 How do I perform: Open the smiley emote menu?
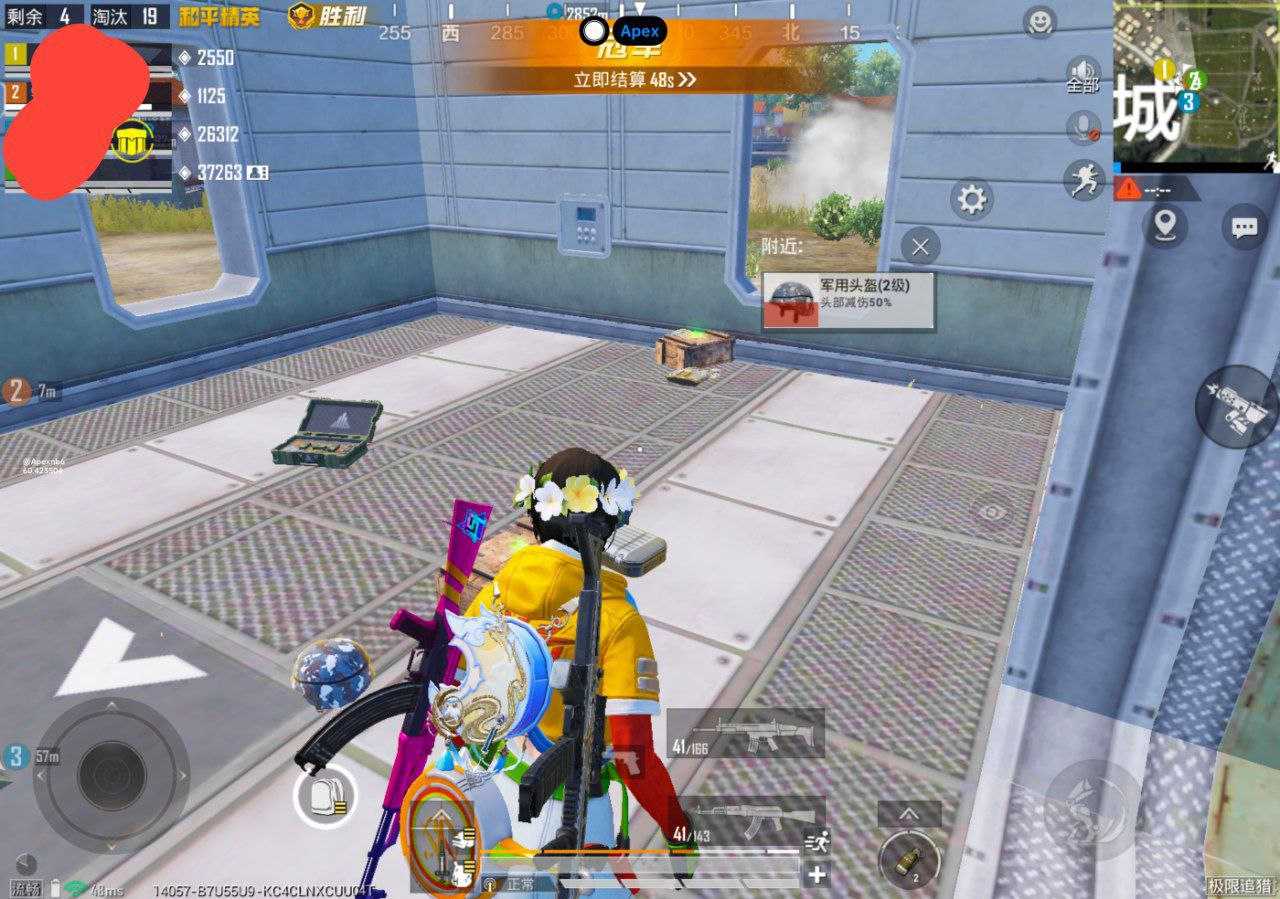click(x=1041, y=20)
